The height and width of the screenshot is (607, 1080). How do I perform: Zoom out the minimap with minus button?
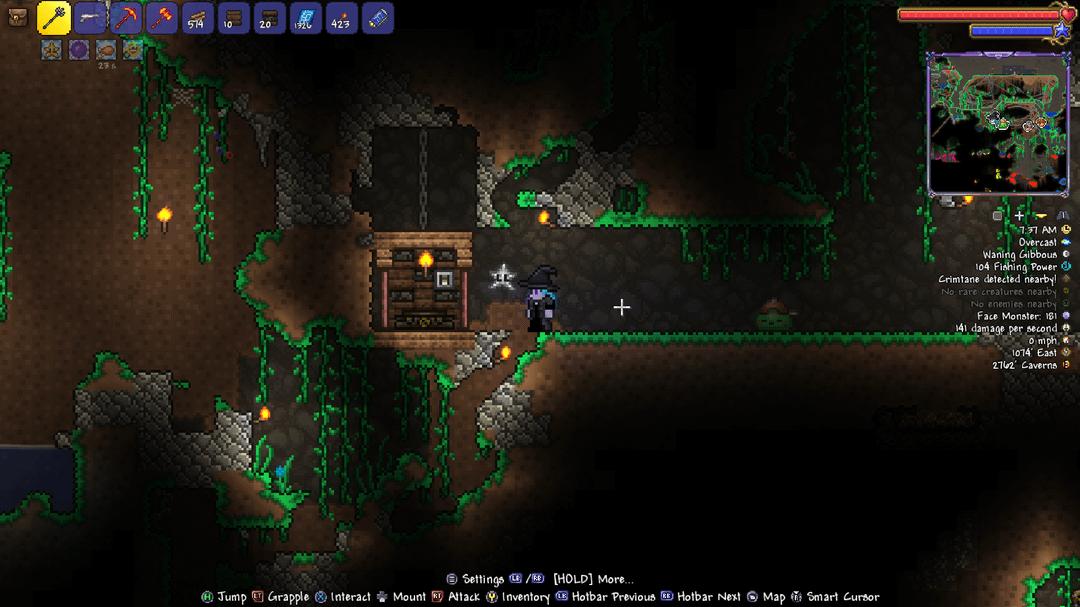pos(1041,215)
